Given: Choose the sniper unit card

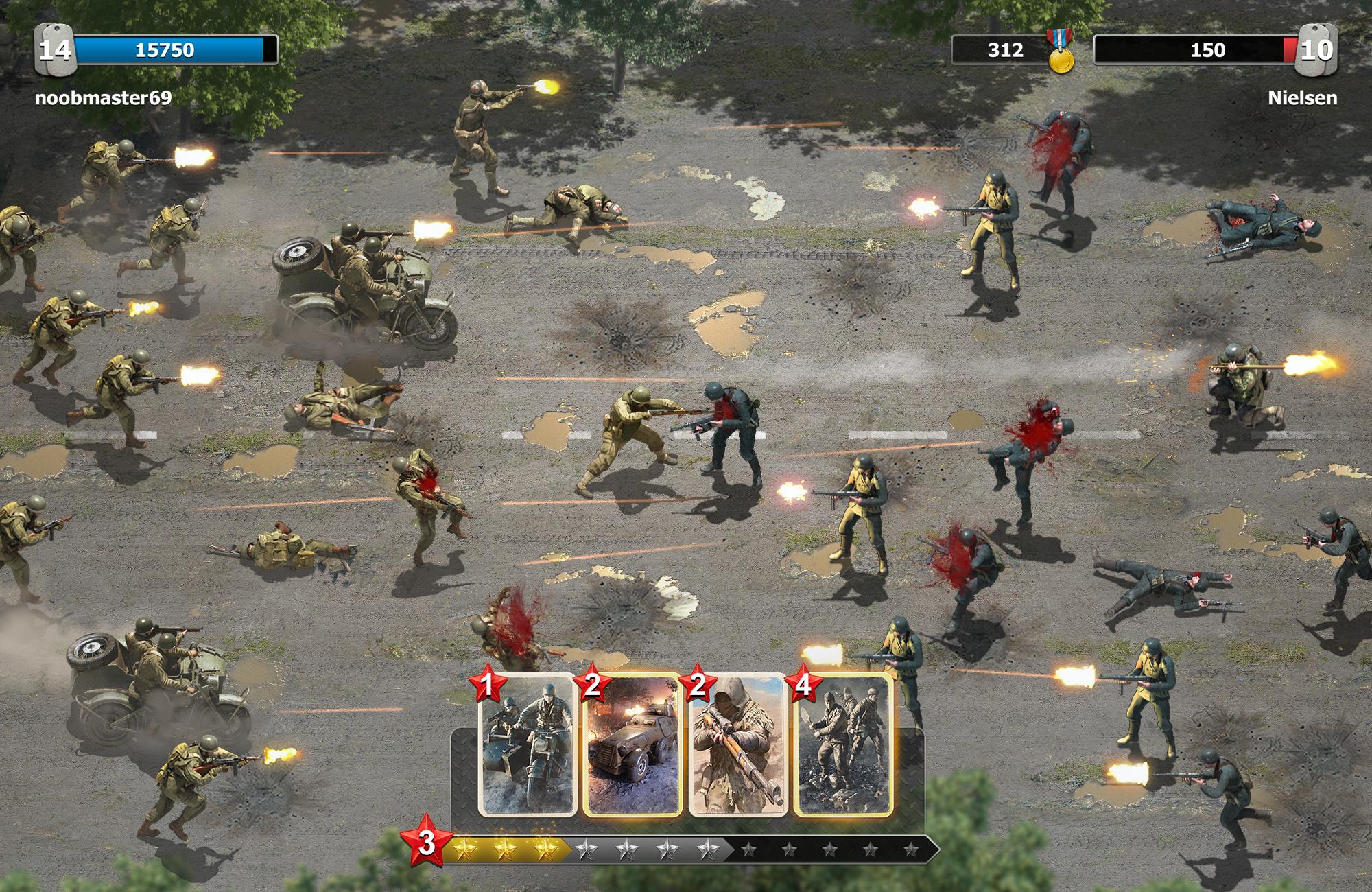Looking at the screenshot, I should pyautogui.click(x=737, y=746).
